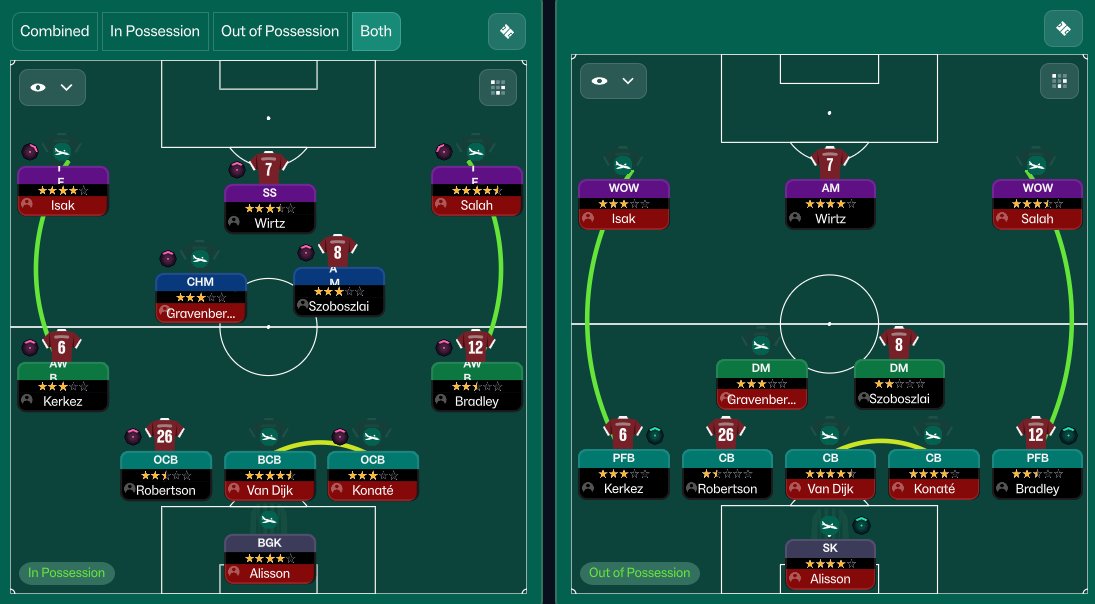Pick Alisson's BGK goalkeeper card
The image size is (1095, 604).
pos(269,559)
